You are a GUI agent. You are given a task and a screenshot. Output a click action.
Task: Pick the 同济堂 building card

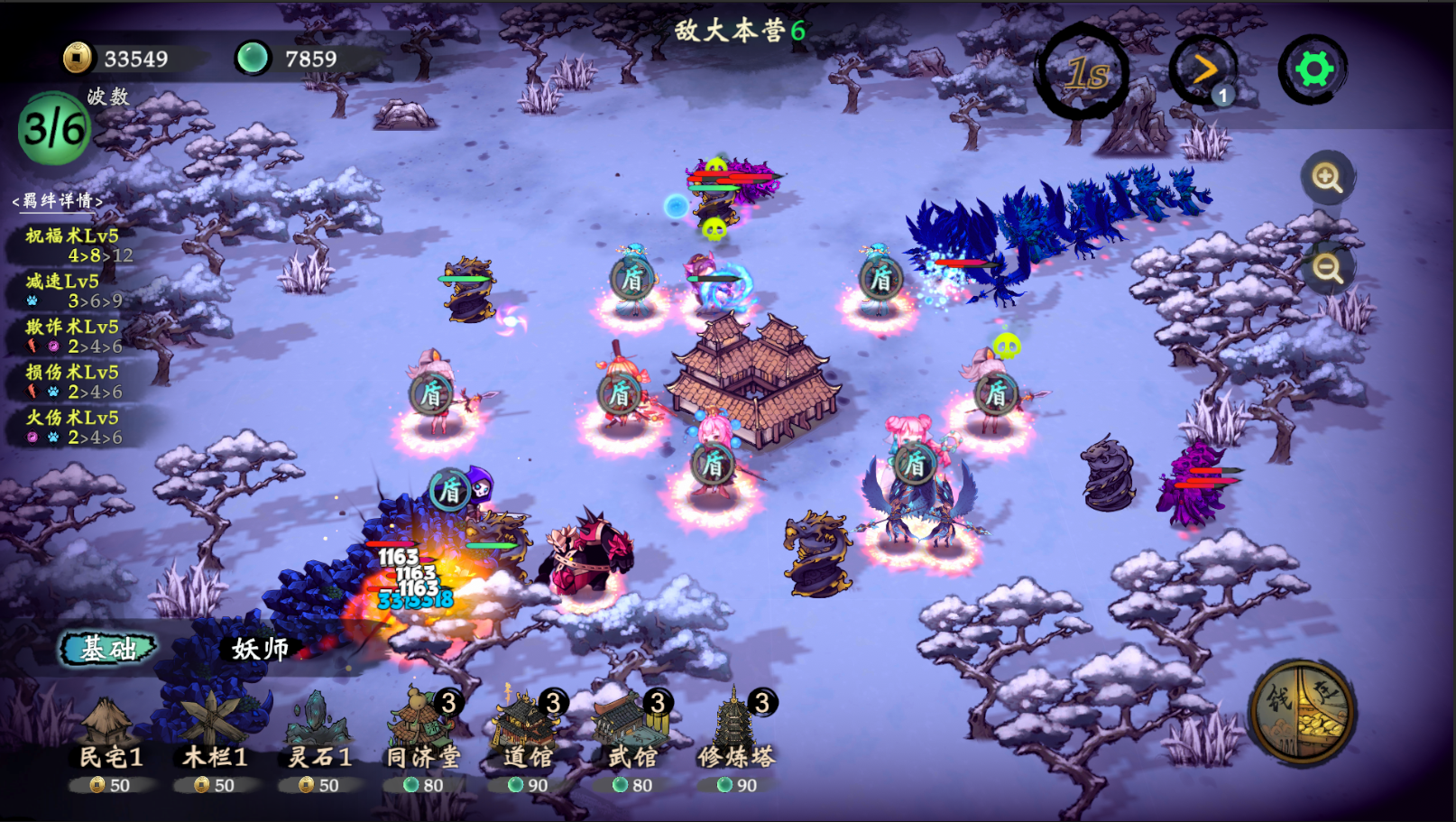(423, 740)
